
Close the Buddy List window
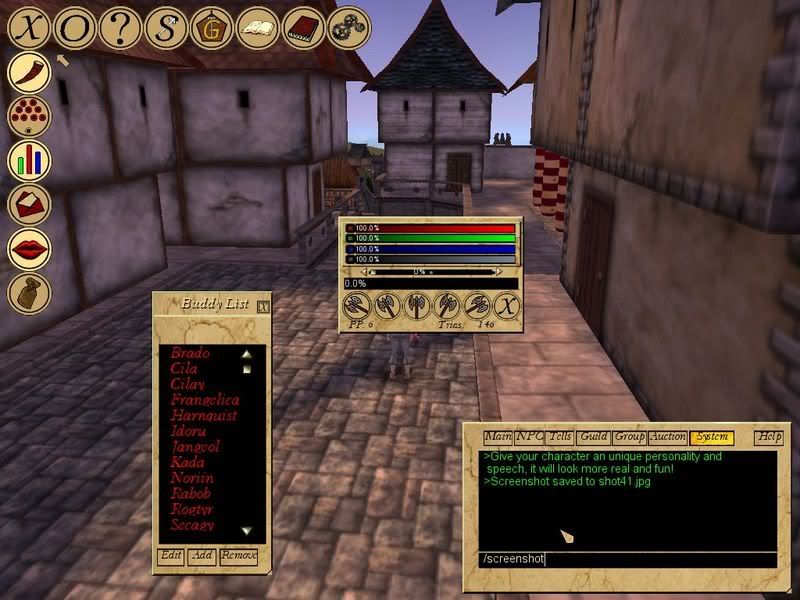(262, 306)
